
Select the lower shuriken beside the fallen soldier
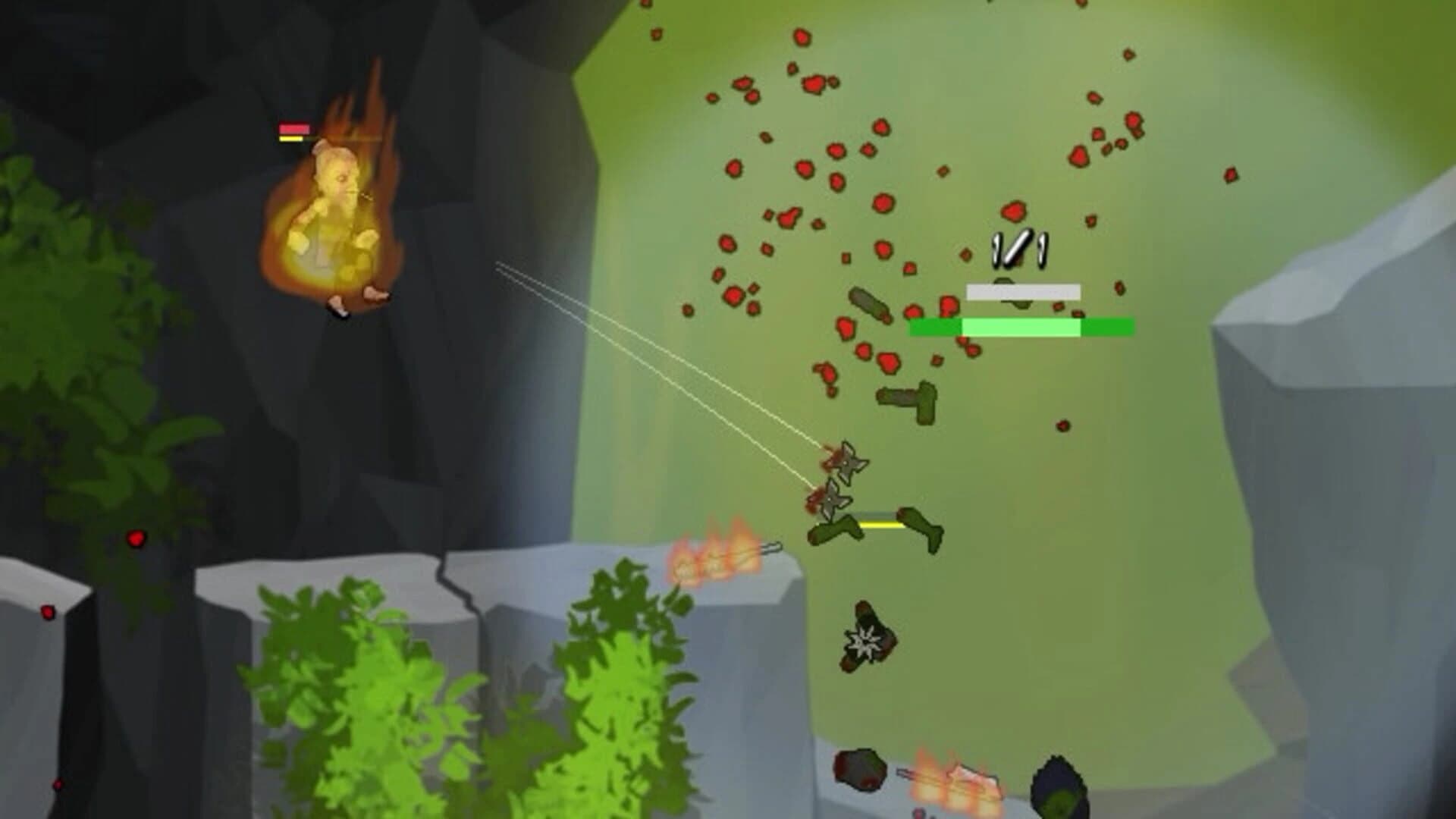pyautogui.click(x=833, y=499)
